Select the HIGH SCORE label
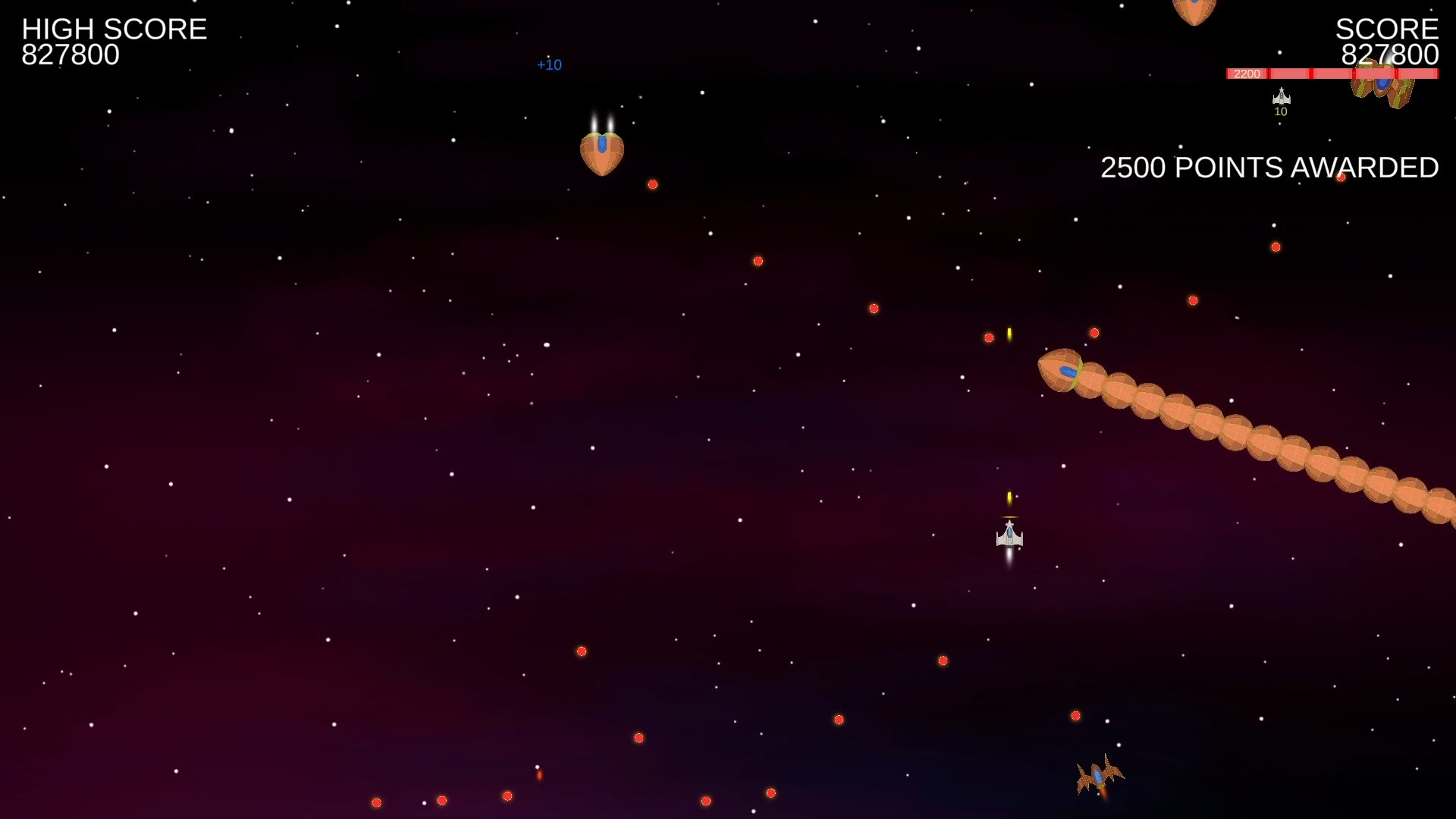Viewport: 1456px width, 819px height. (114, 29)
